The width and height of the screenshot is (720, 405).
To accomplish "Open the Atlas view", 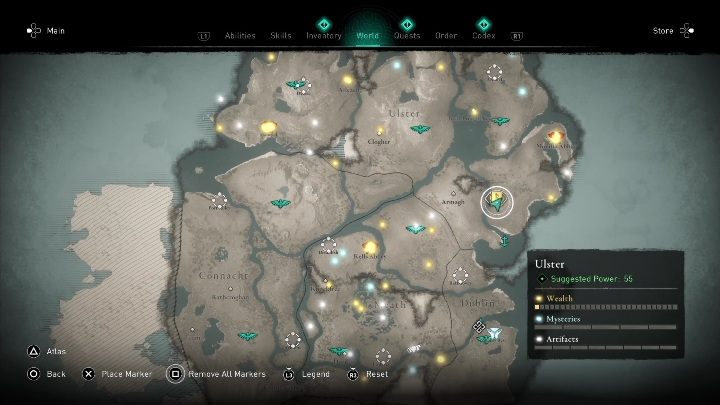I will pyautogui.click(x=47, y=352).
